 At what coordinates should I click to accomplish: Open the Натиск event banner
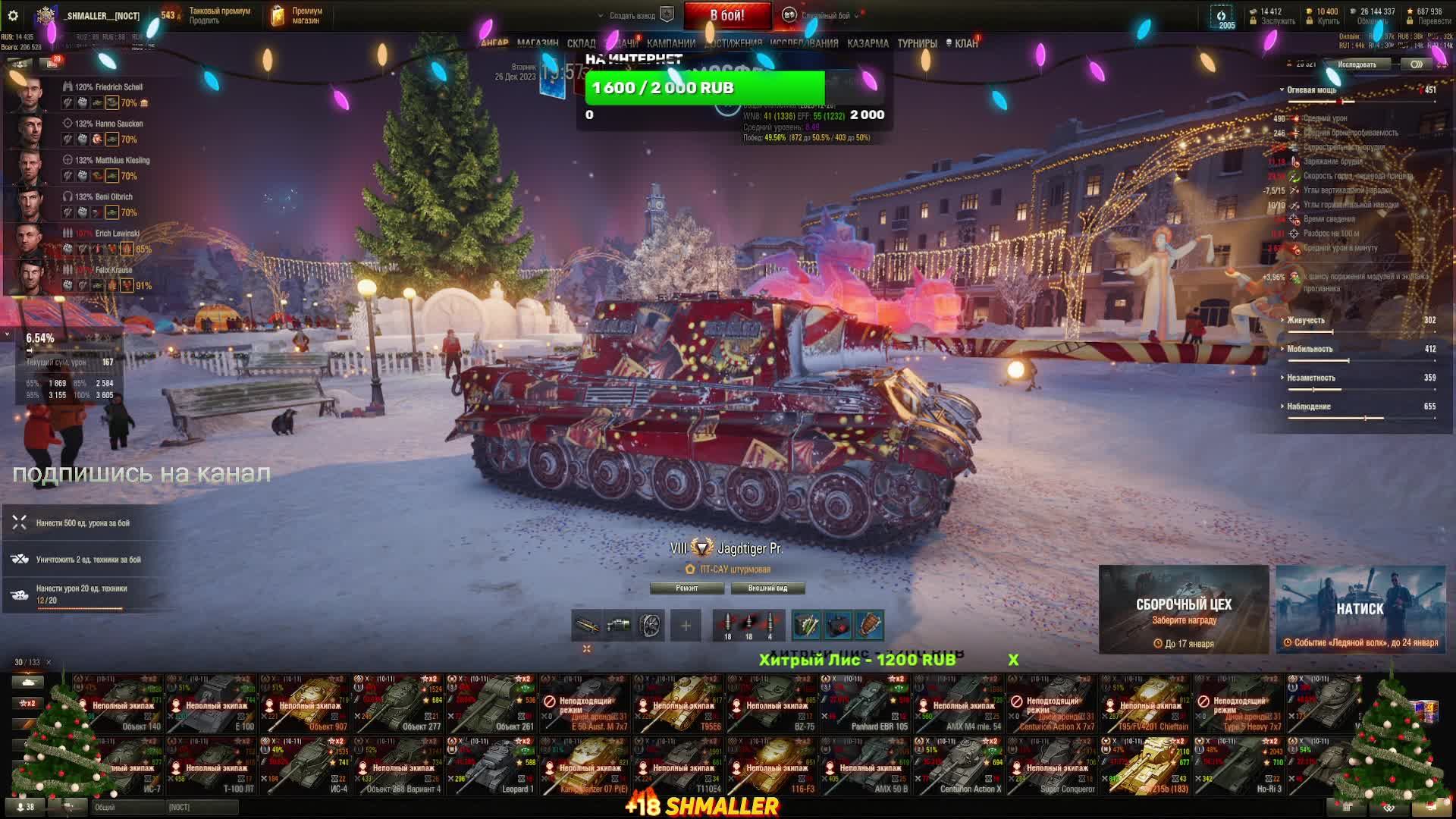click(x=1360, y=609)
